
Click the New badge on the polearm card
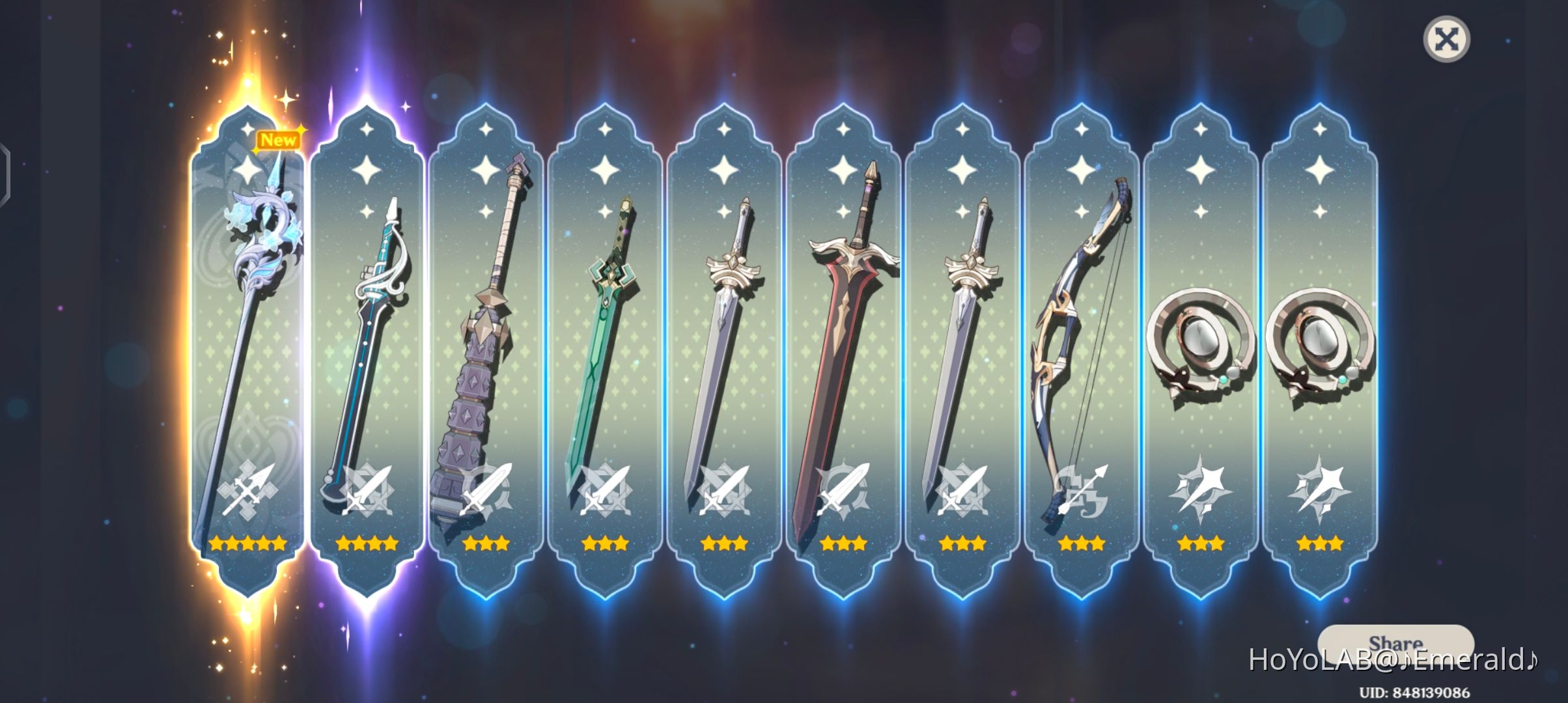click(279, 139)
